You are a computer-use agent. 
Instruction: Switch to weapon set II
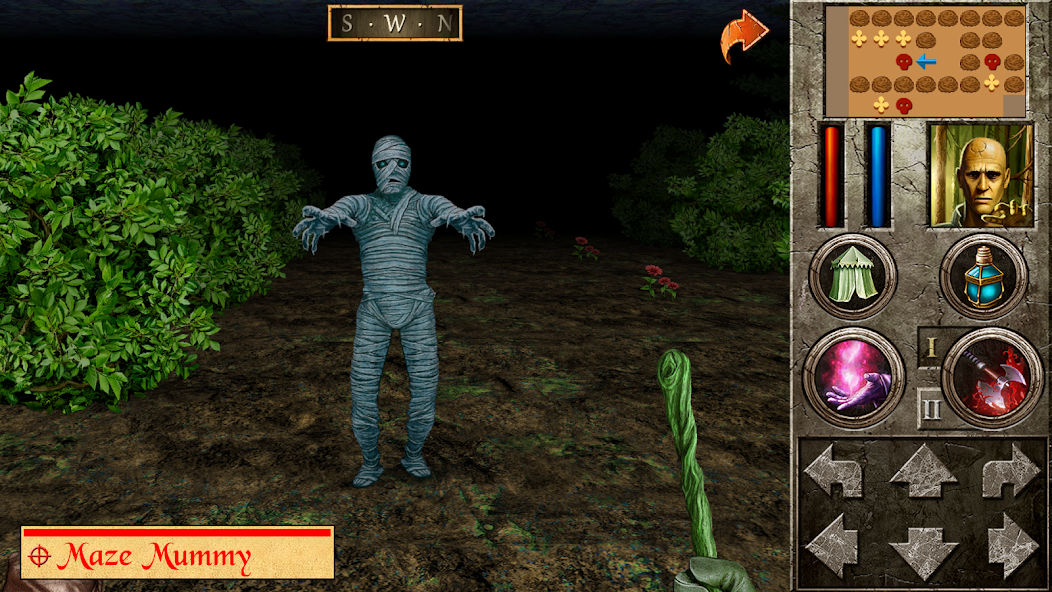coord(930,408)
